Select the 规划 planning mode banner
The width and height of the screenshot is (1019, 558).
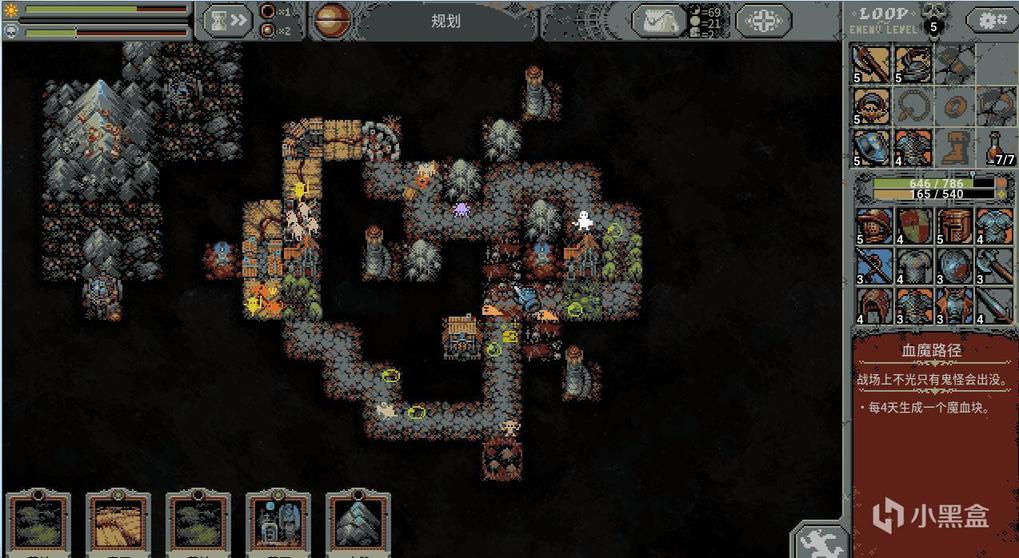(x=446, y=21)
